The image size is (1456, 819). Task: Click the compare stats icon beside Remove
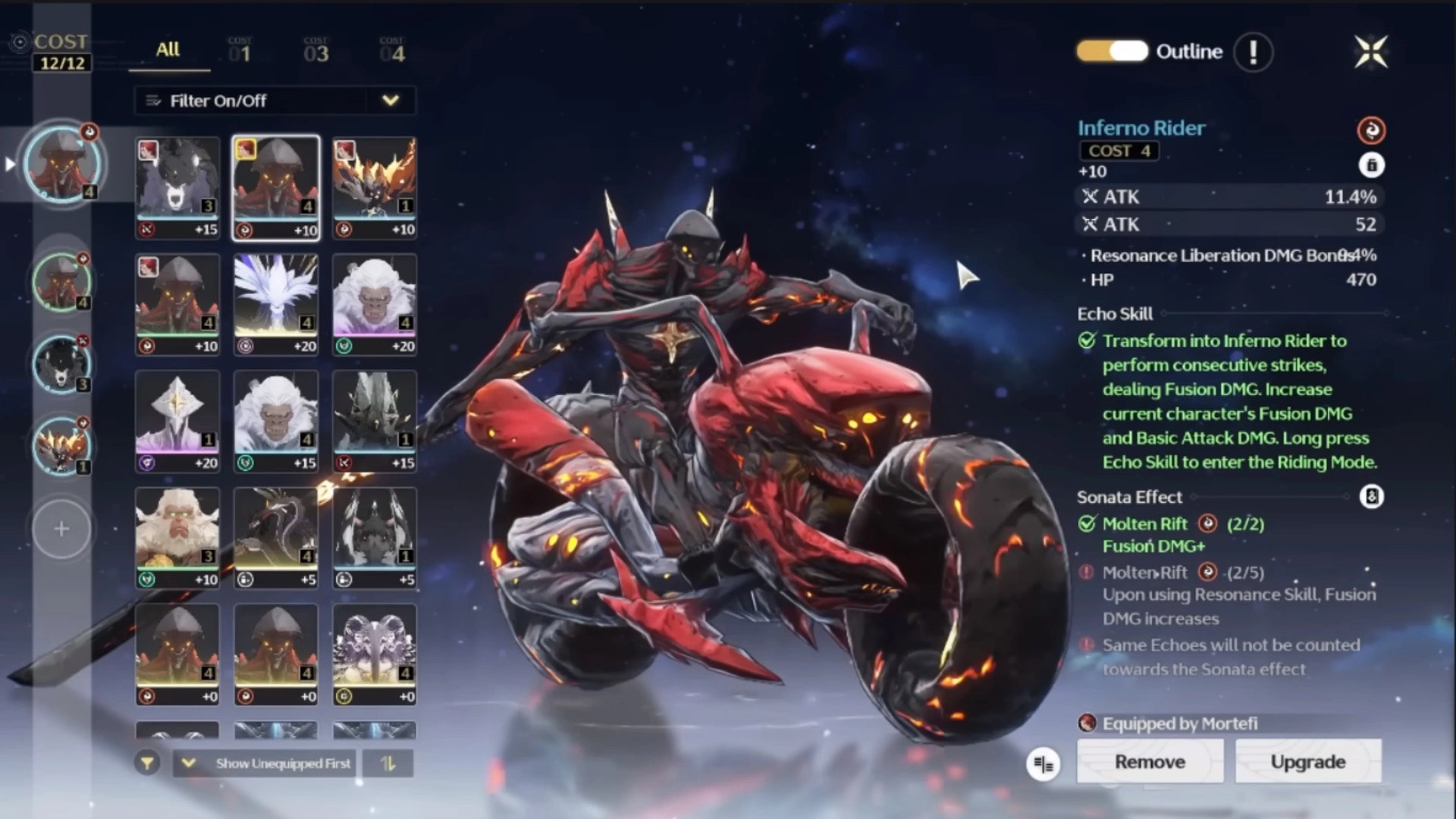pos(1043,764)
